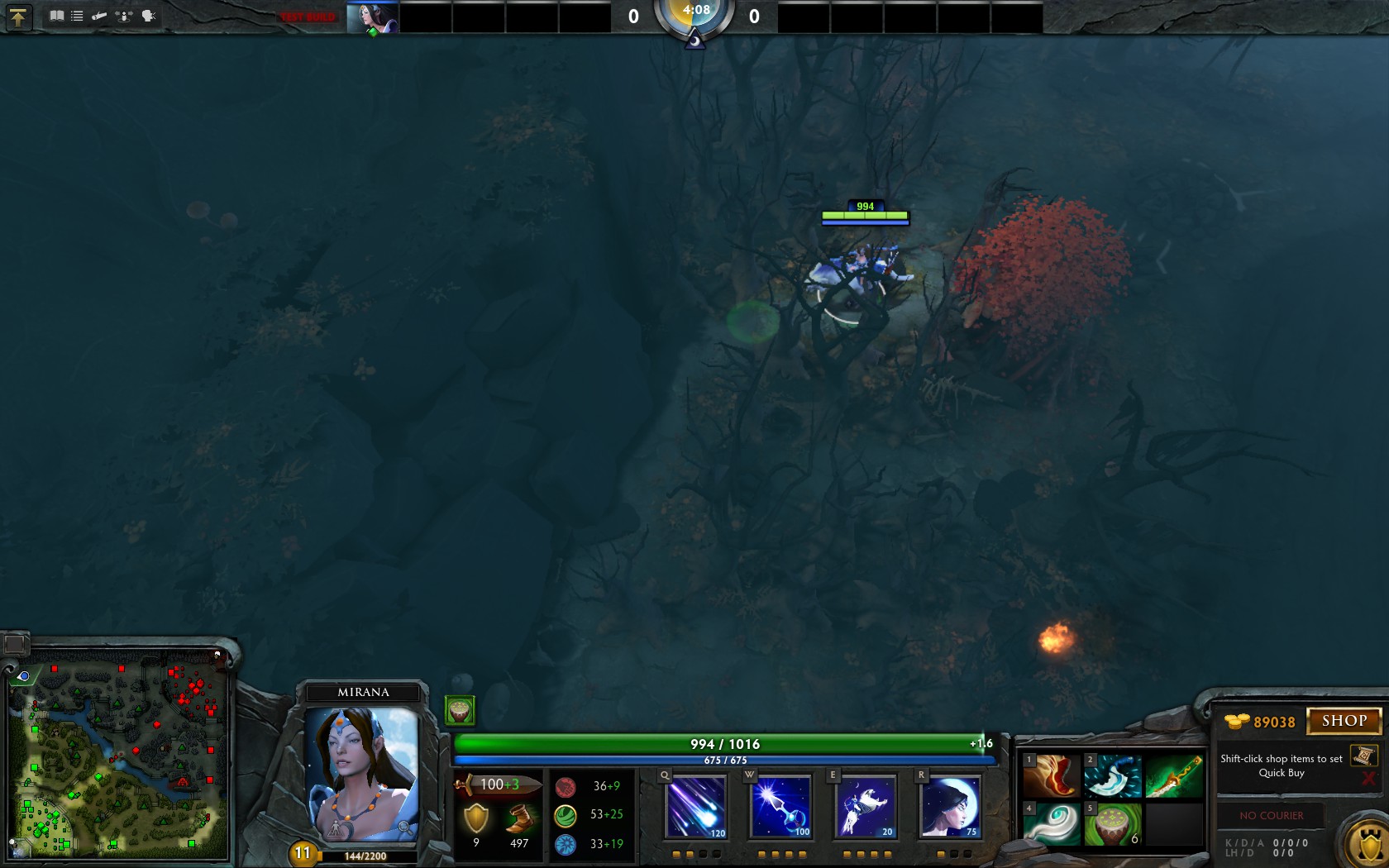Click Mirana's portrait in top bar
Screen dimensions: 1389x868
(372, 17)
